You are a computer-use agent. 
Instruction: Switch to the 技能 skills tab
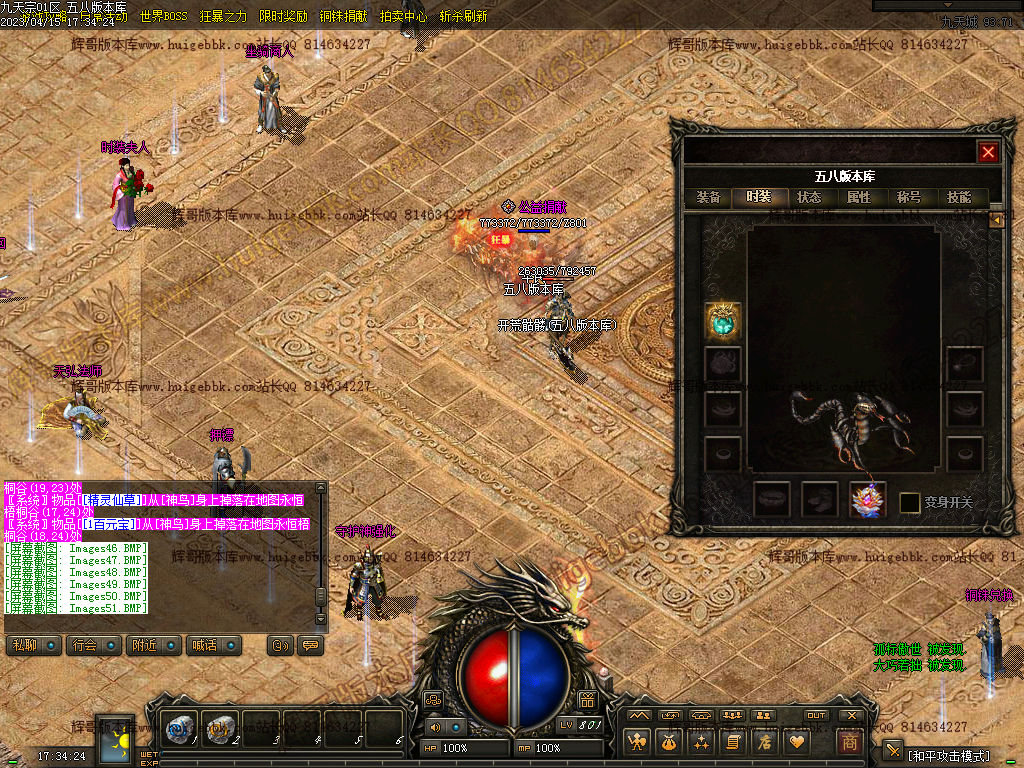[959, 198]
